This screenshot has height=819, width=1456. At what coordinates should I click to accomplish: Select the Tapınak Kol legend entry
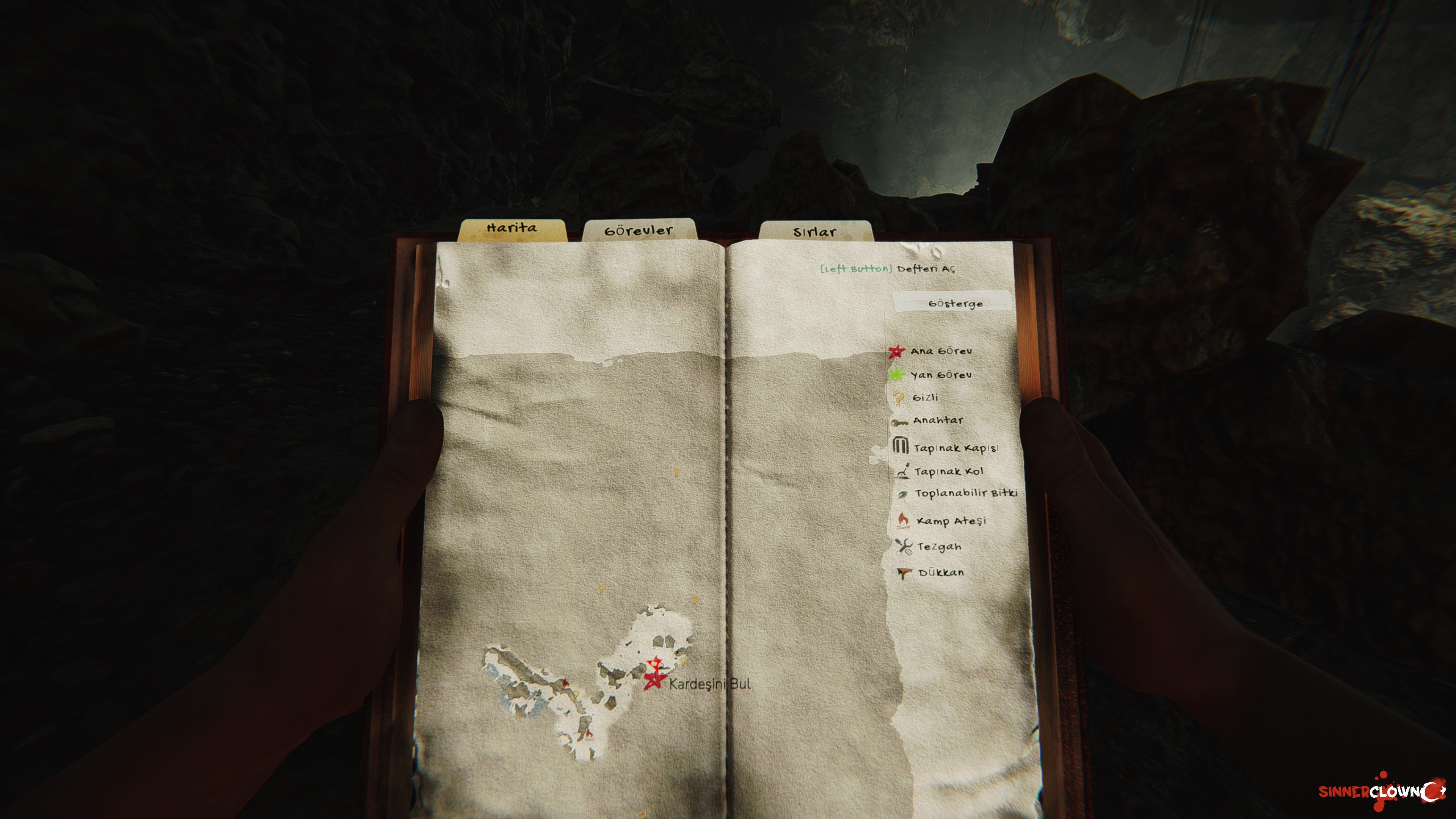click(x=948, y=471)
